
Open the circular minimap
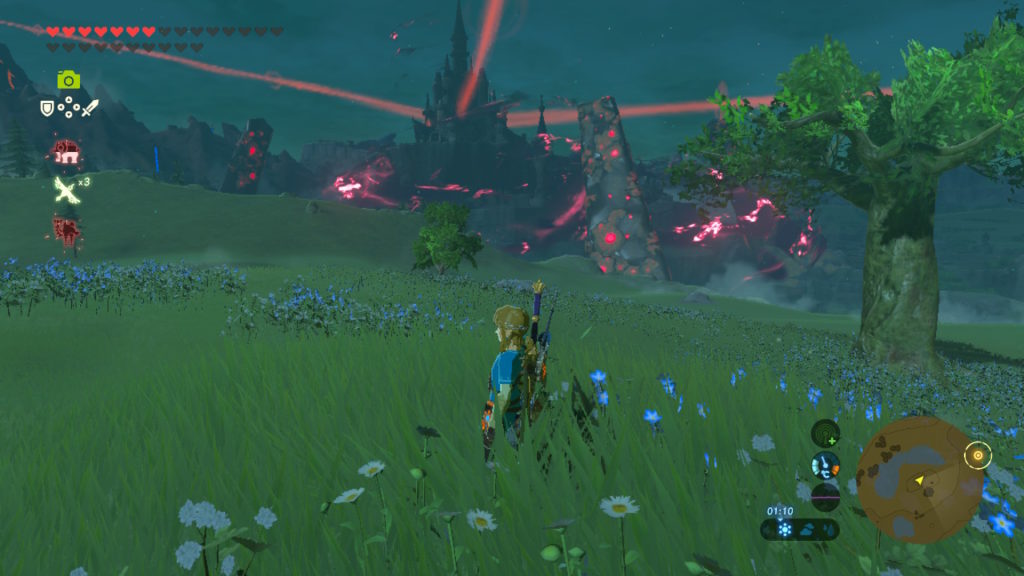coord(919,480)
